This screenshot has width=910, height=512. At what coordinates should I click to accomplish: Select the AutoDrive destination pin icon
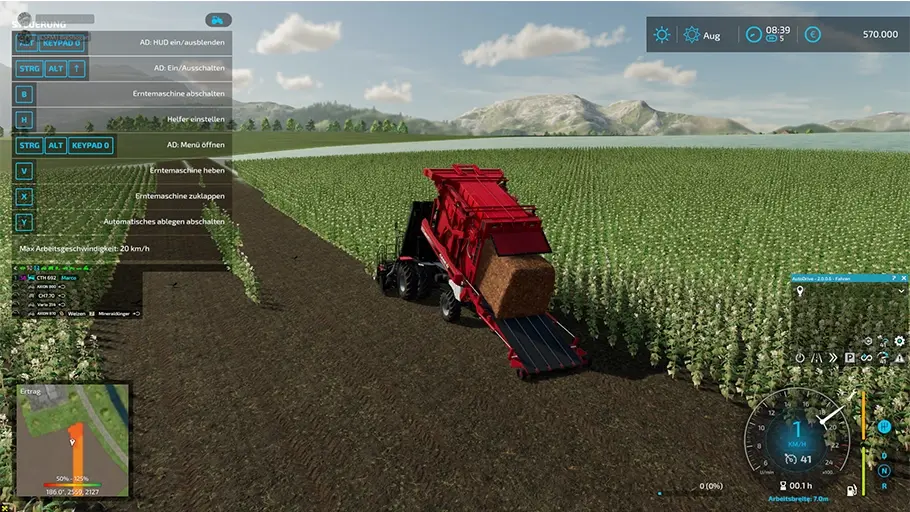tap(799, 291)
